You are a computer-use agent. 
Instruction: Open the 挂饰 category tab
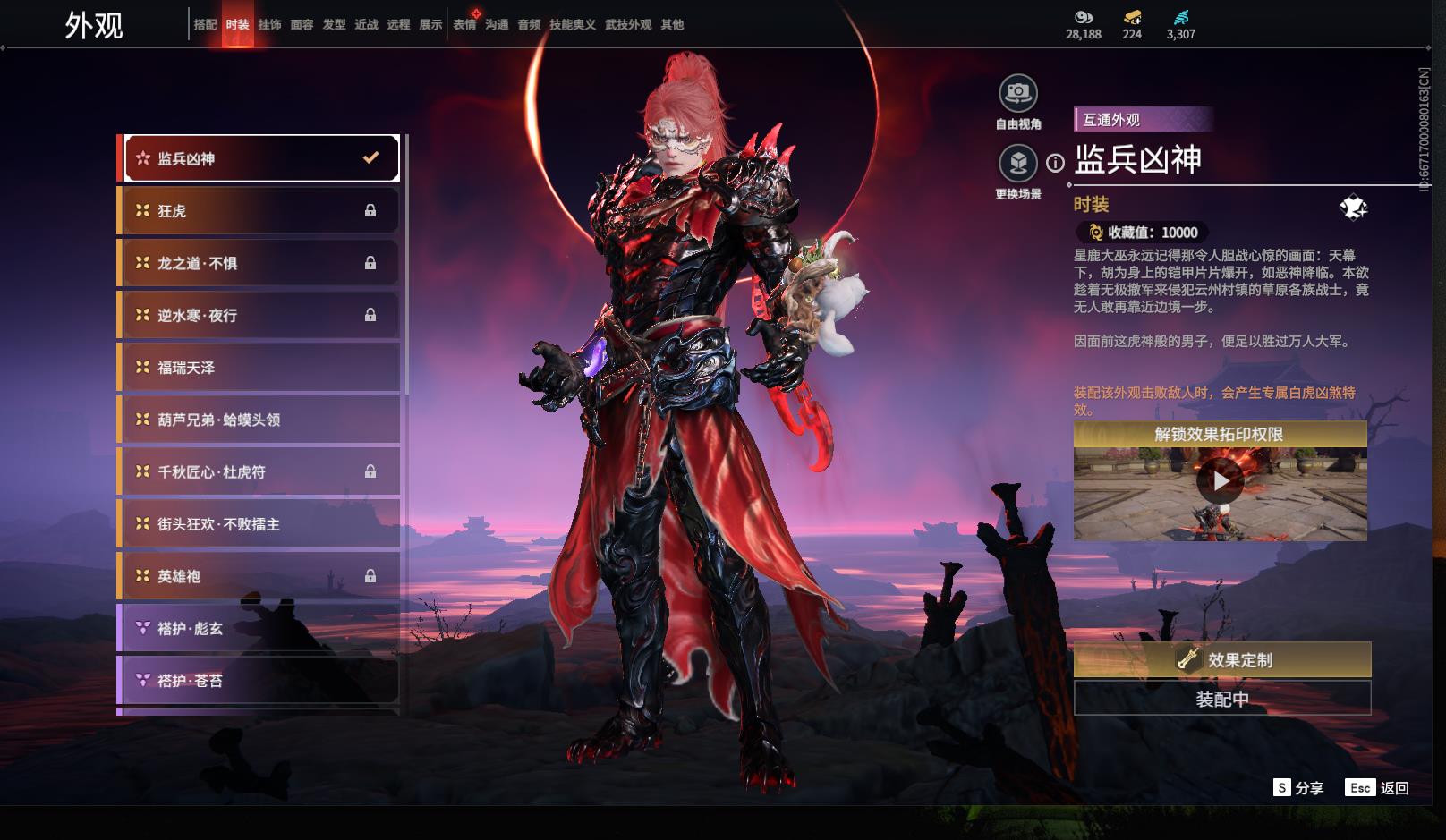[x=269, y=25]
